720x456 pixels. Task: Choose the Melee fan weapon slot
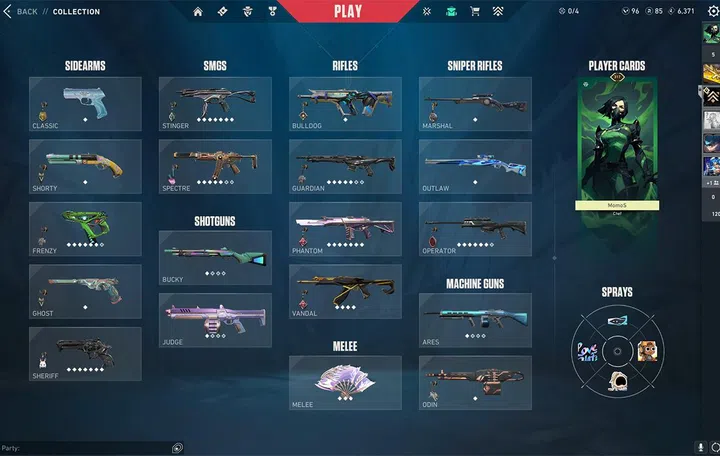(x=345, y=382)
